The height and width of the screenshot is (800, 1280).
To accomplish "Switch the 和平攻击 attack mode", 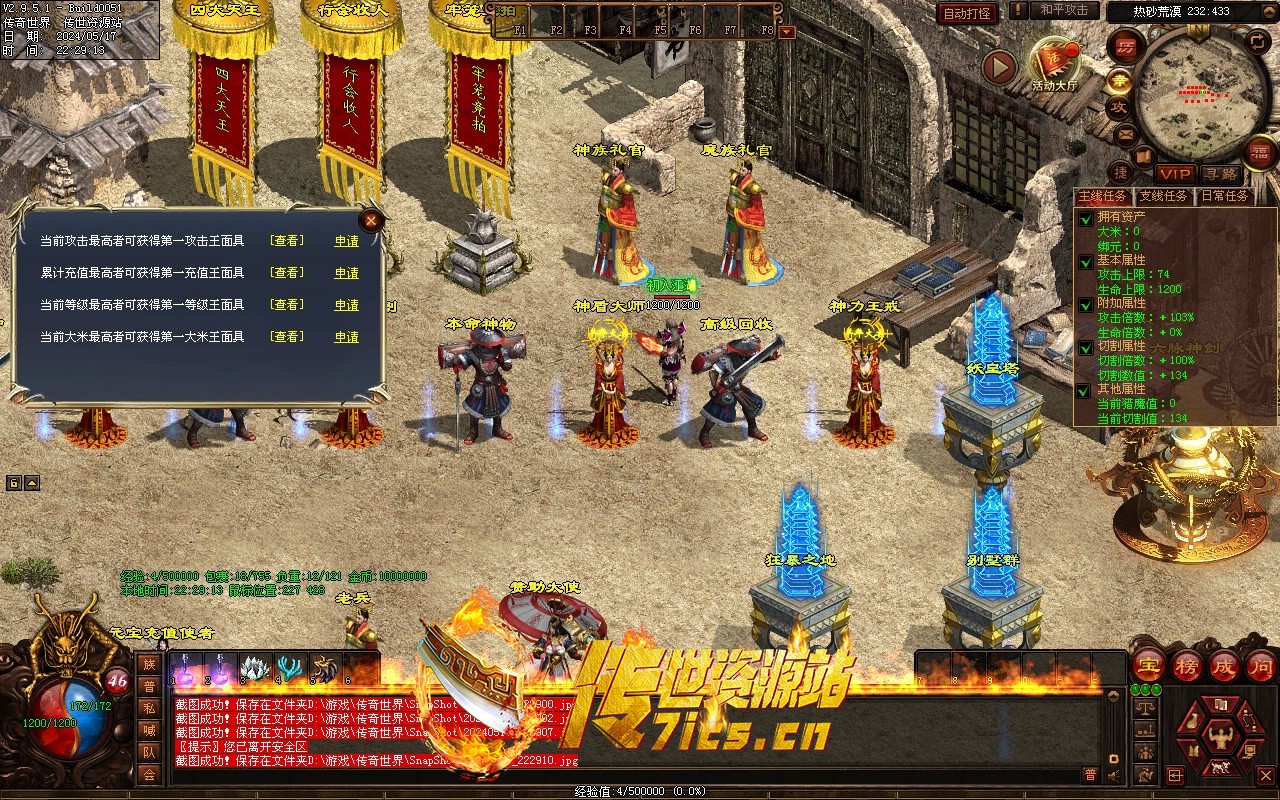I will (1064, 11).
